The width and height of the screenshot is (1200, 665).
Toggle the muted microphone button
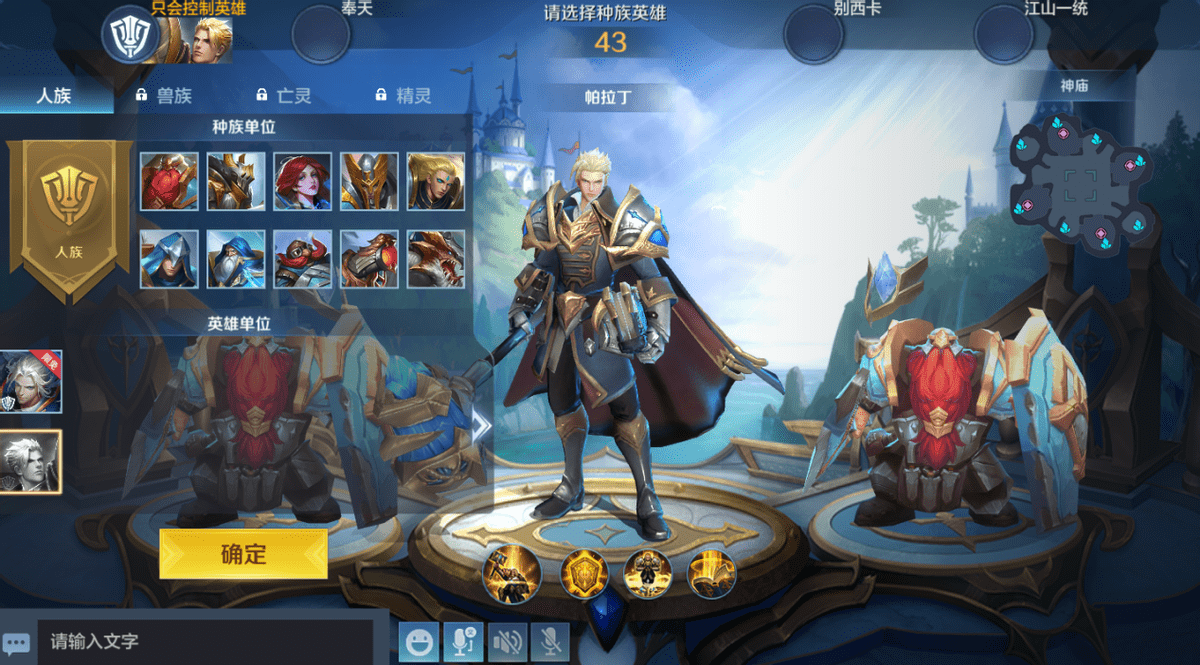point(550,642)
